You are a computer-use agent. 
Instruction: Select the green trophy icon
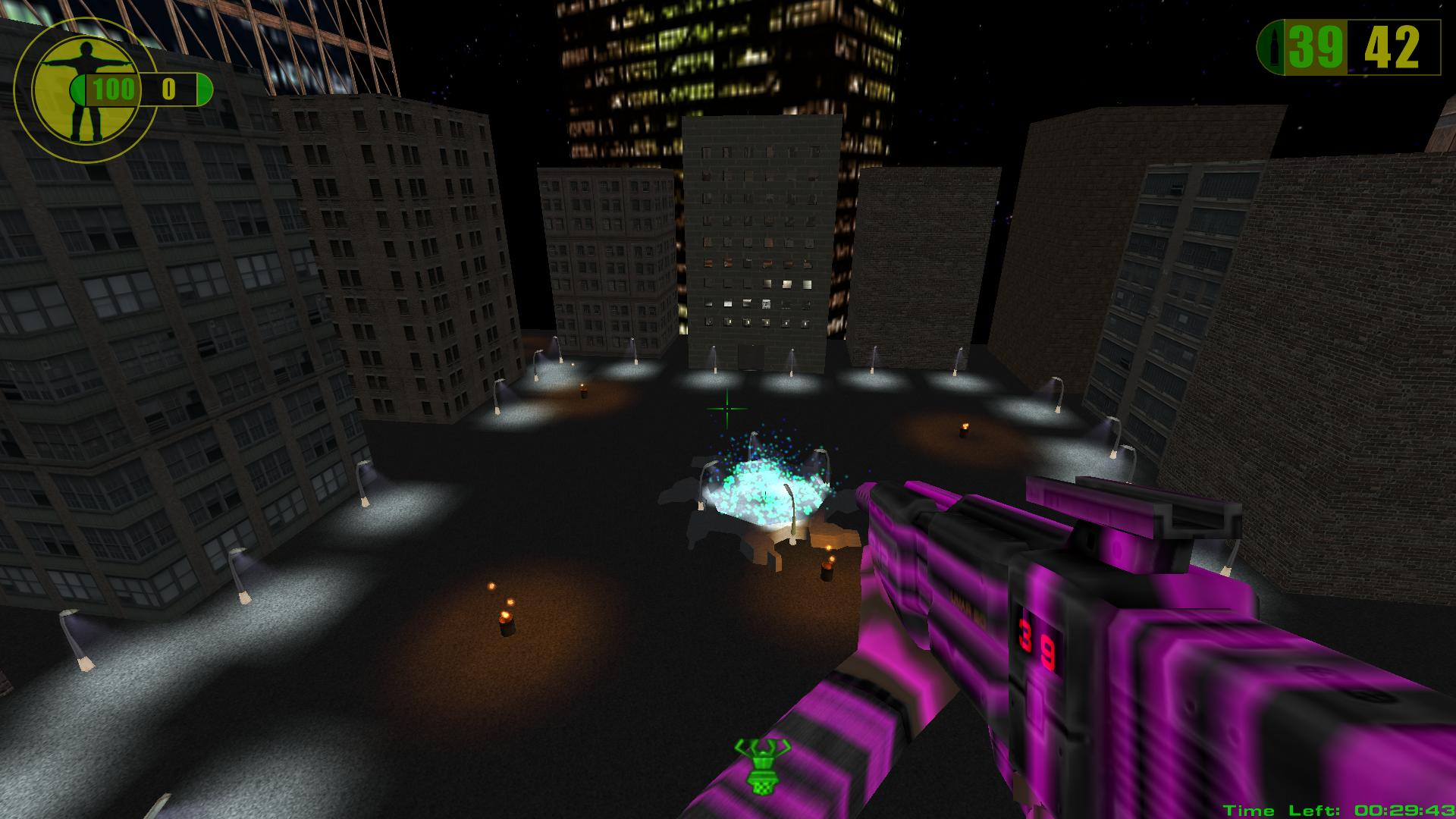tap(761, 765)
